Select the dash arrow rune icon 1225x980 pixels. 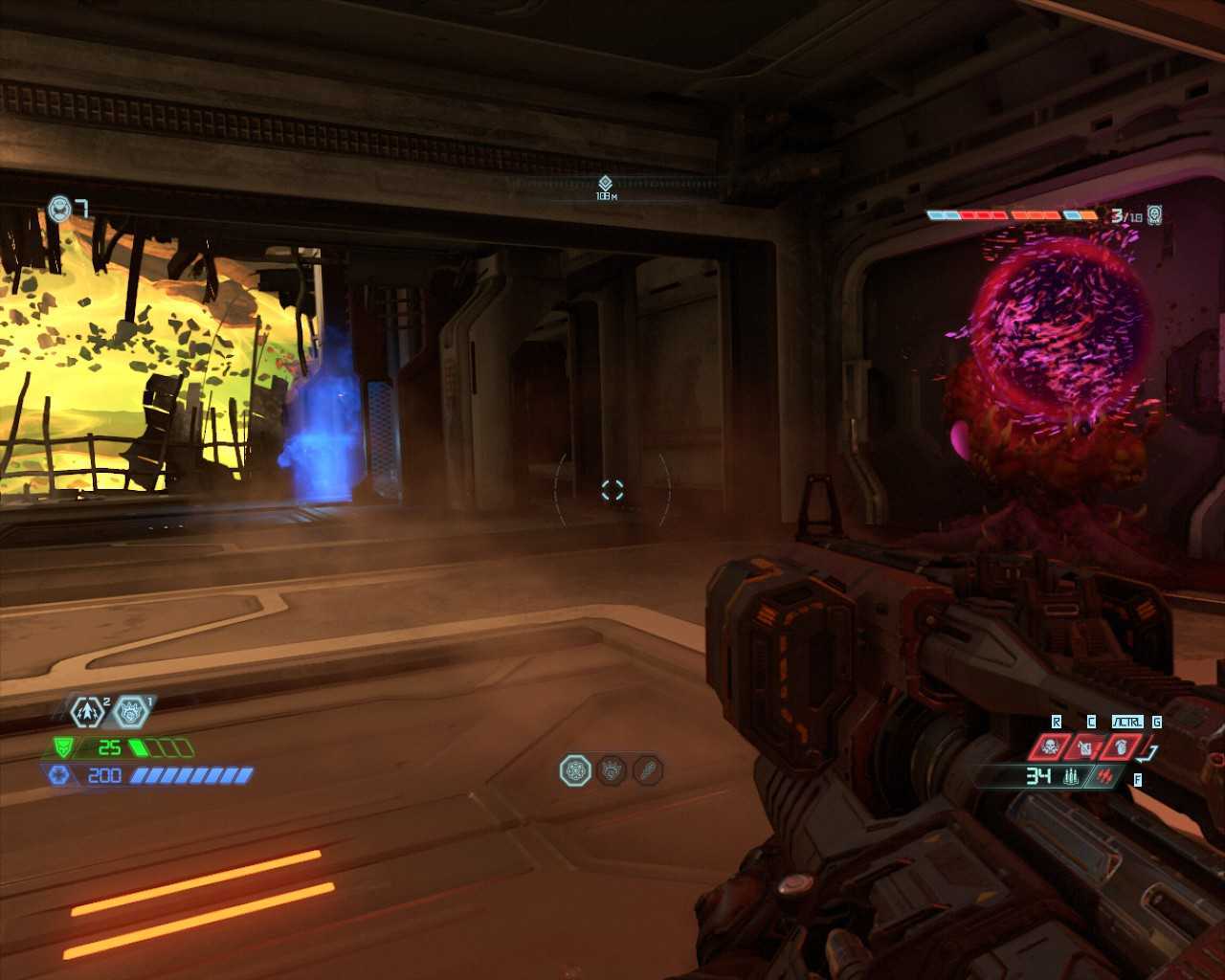[88, 712]
